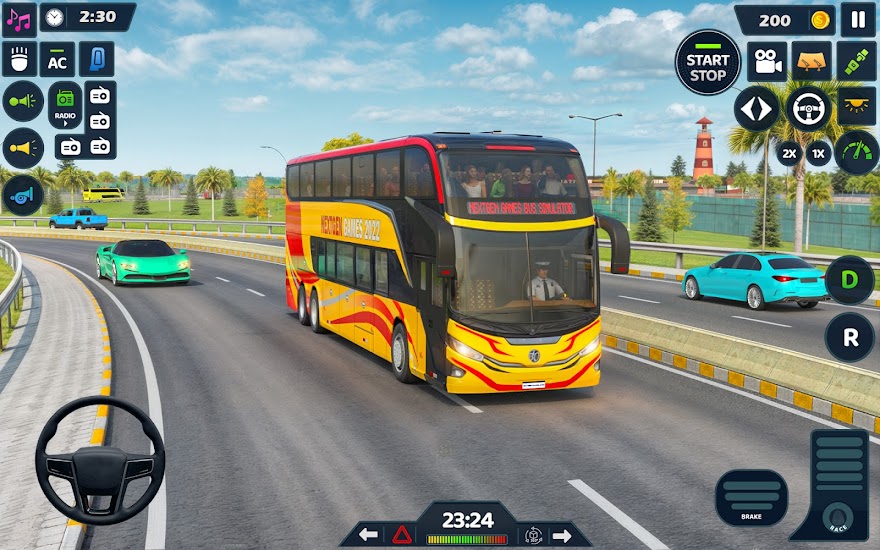Change the steering control mode

point(809,108)
